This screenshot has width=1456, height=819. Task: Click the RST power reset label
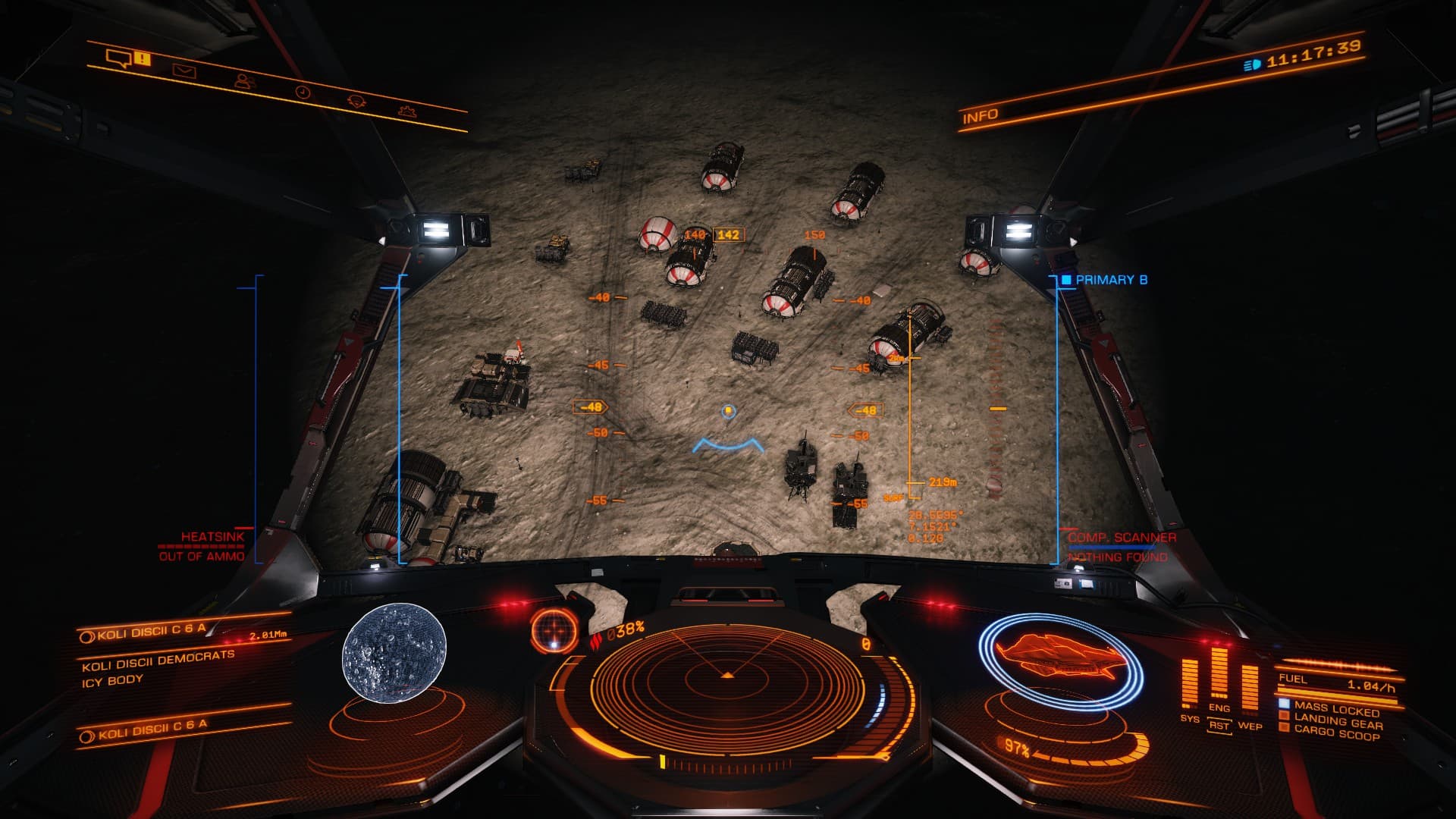tap(1219, 726)
